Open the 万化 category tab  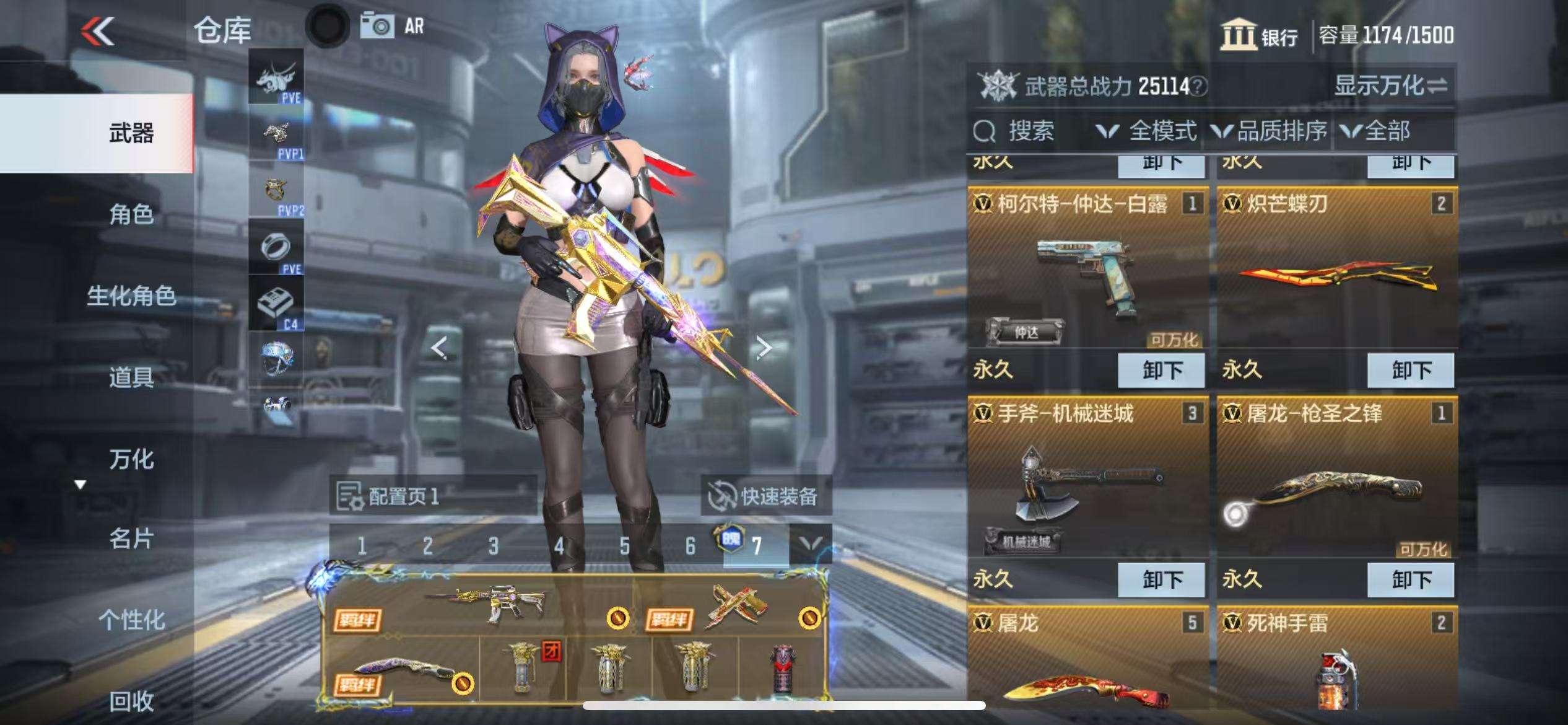tap(131, 459)
